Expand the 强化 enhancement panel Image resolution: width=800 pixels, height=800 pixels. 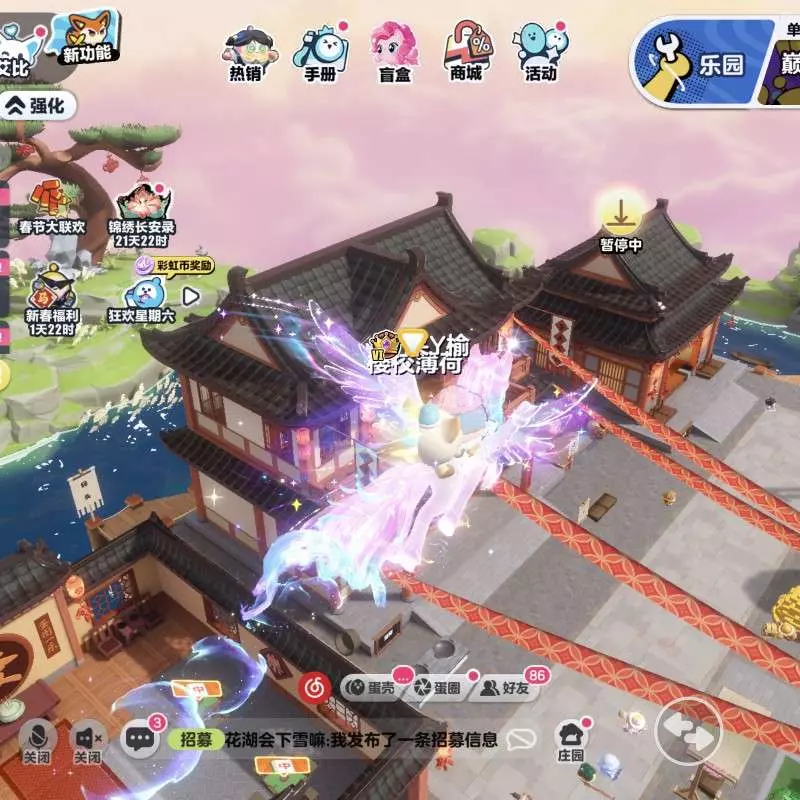36,105
